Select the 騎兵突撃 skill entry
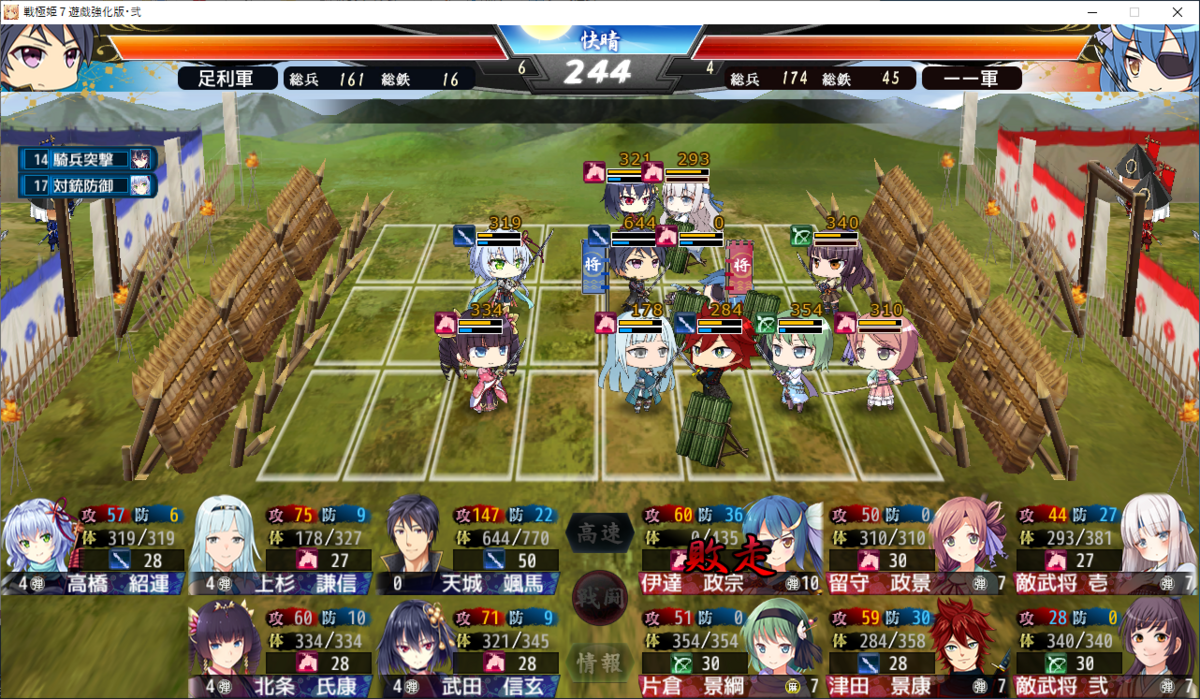Screen dimensions: 1200x699 [x=90, y=159]
